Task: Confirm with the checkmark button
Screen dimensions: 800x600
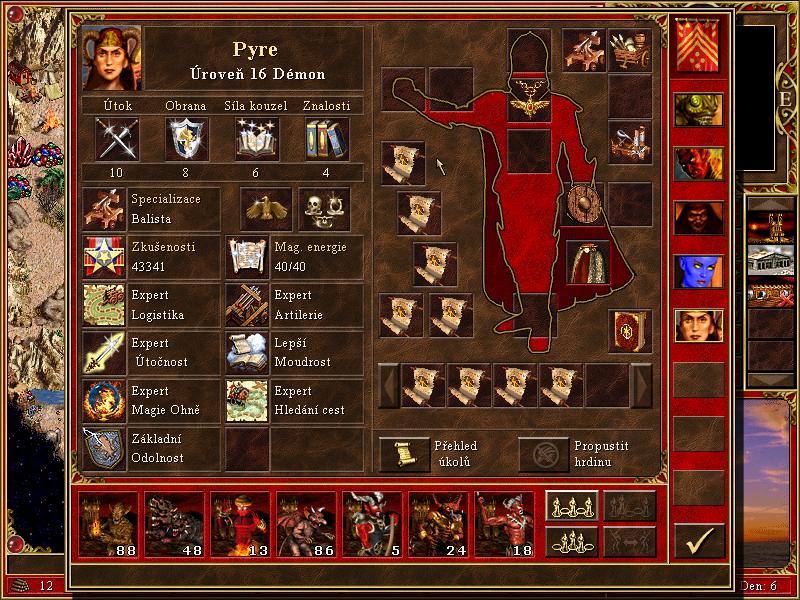Action: (698, 540)
